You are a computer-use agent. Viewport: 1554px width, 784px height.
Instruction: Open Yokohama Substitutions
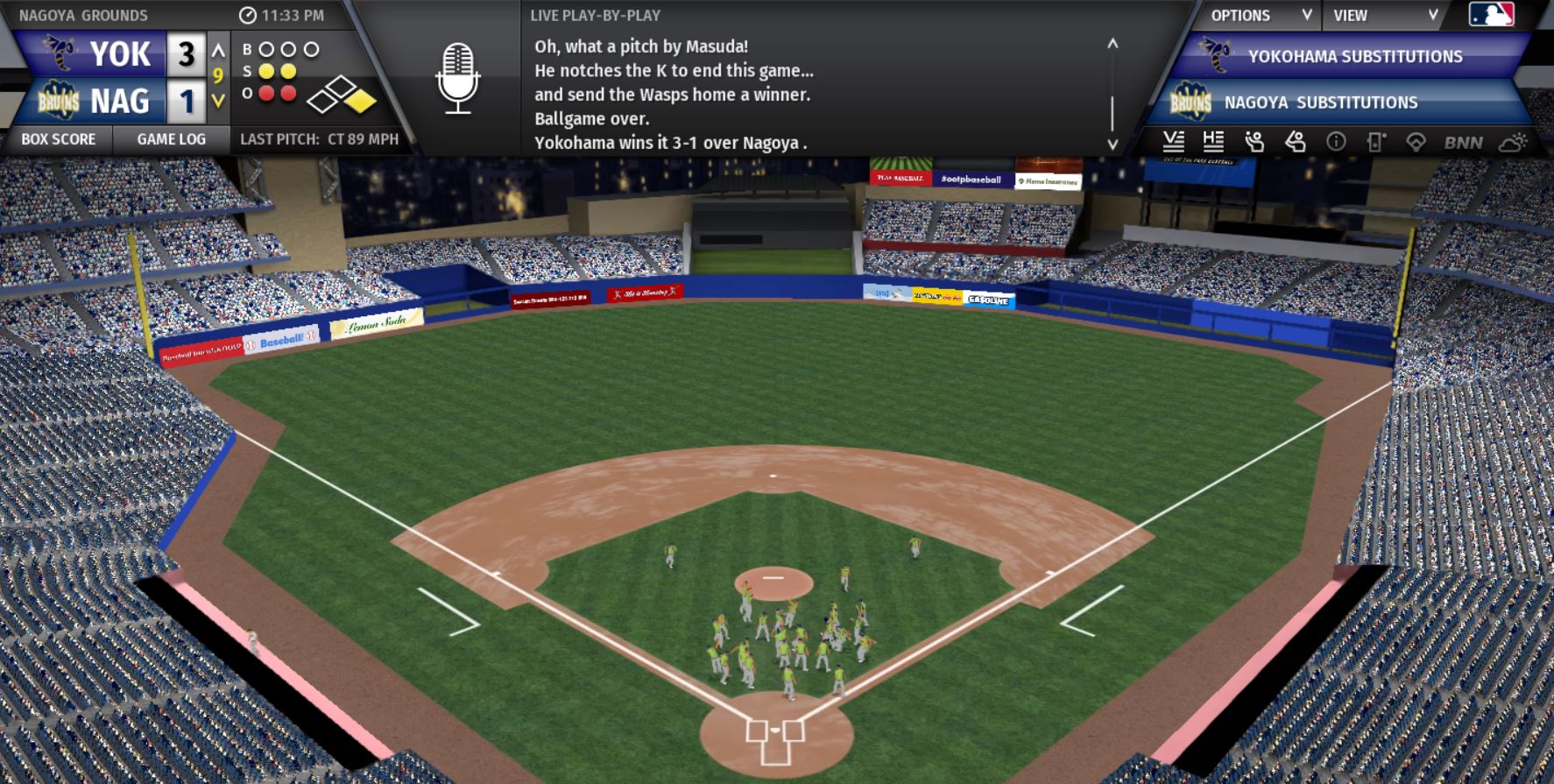[1353, 56]
